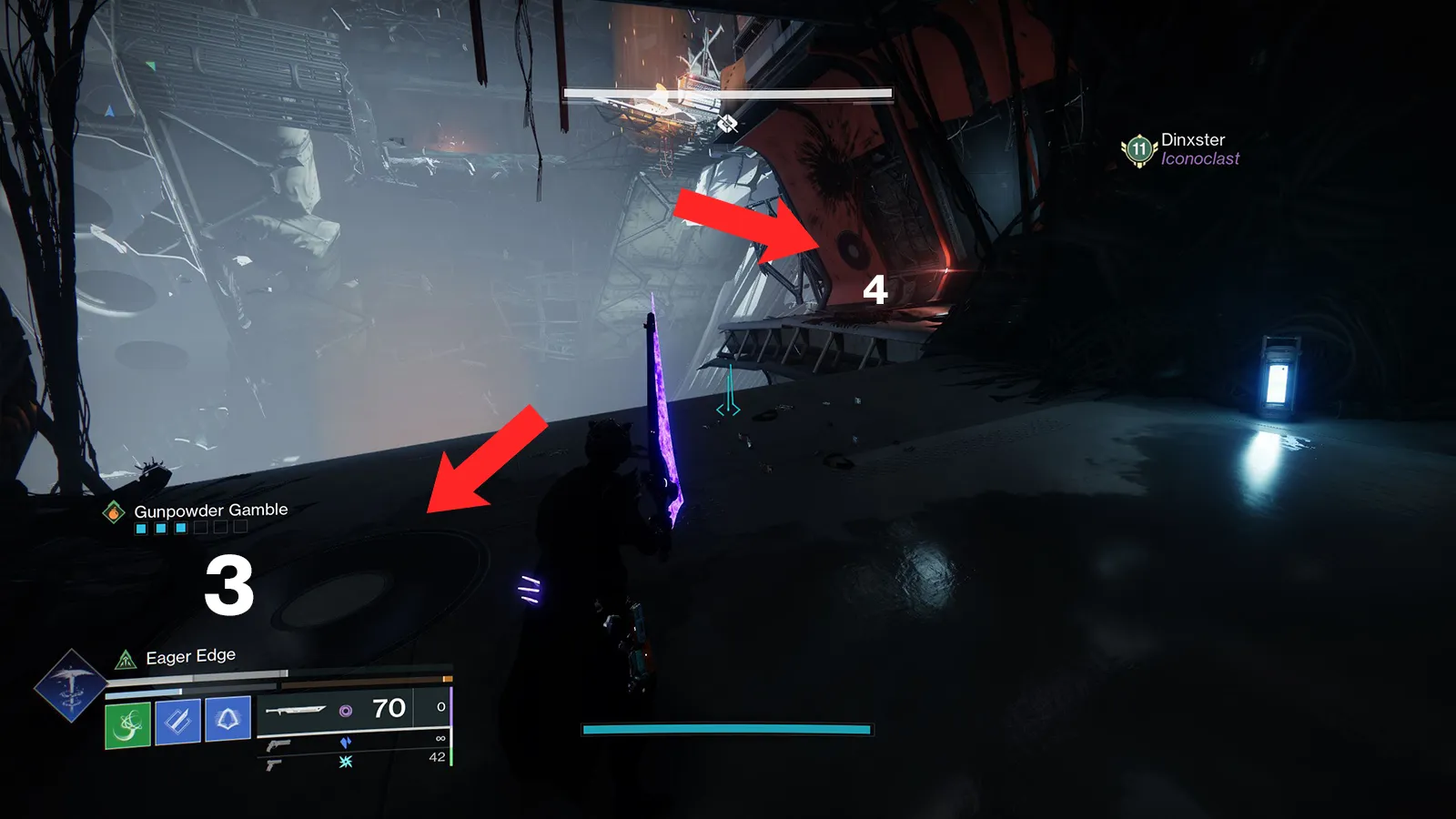
Task: Trigger the blue knife melee ability
Action: tap(178, 721)
